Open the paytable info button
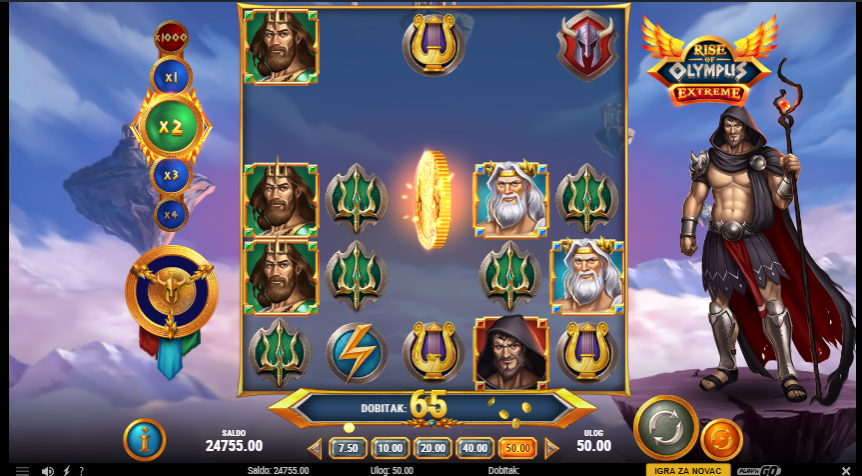 pyautogui.click(x=144, y=439)
